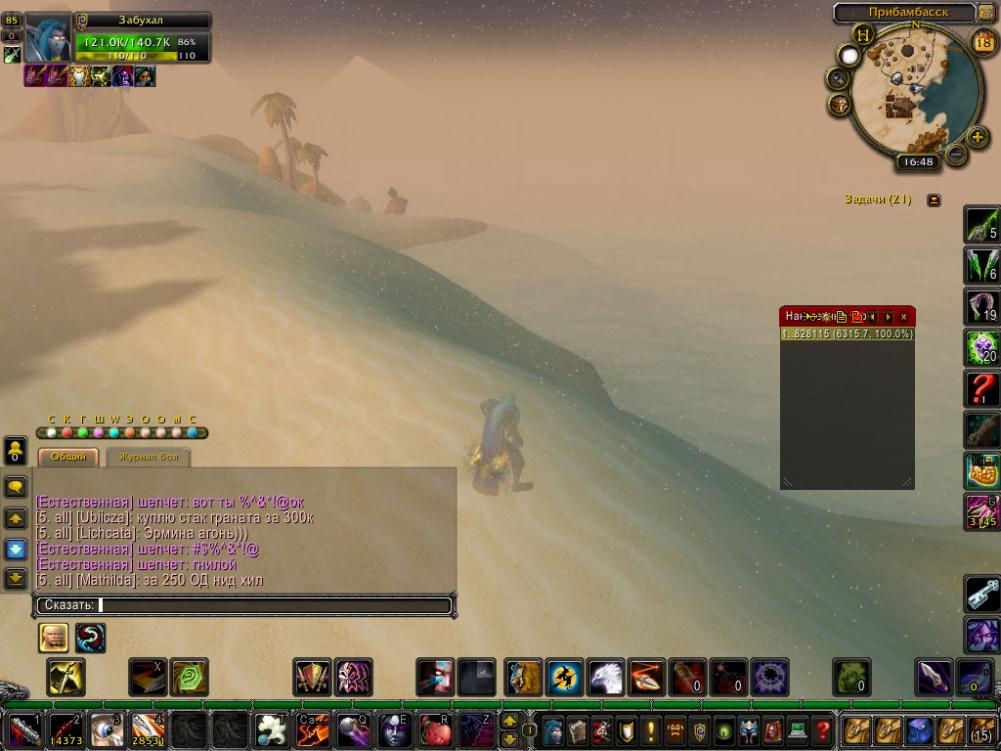
Task: Open the friends list button above chat
Action: coord(16,451)
